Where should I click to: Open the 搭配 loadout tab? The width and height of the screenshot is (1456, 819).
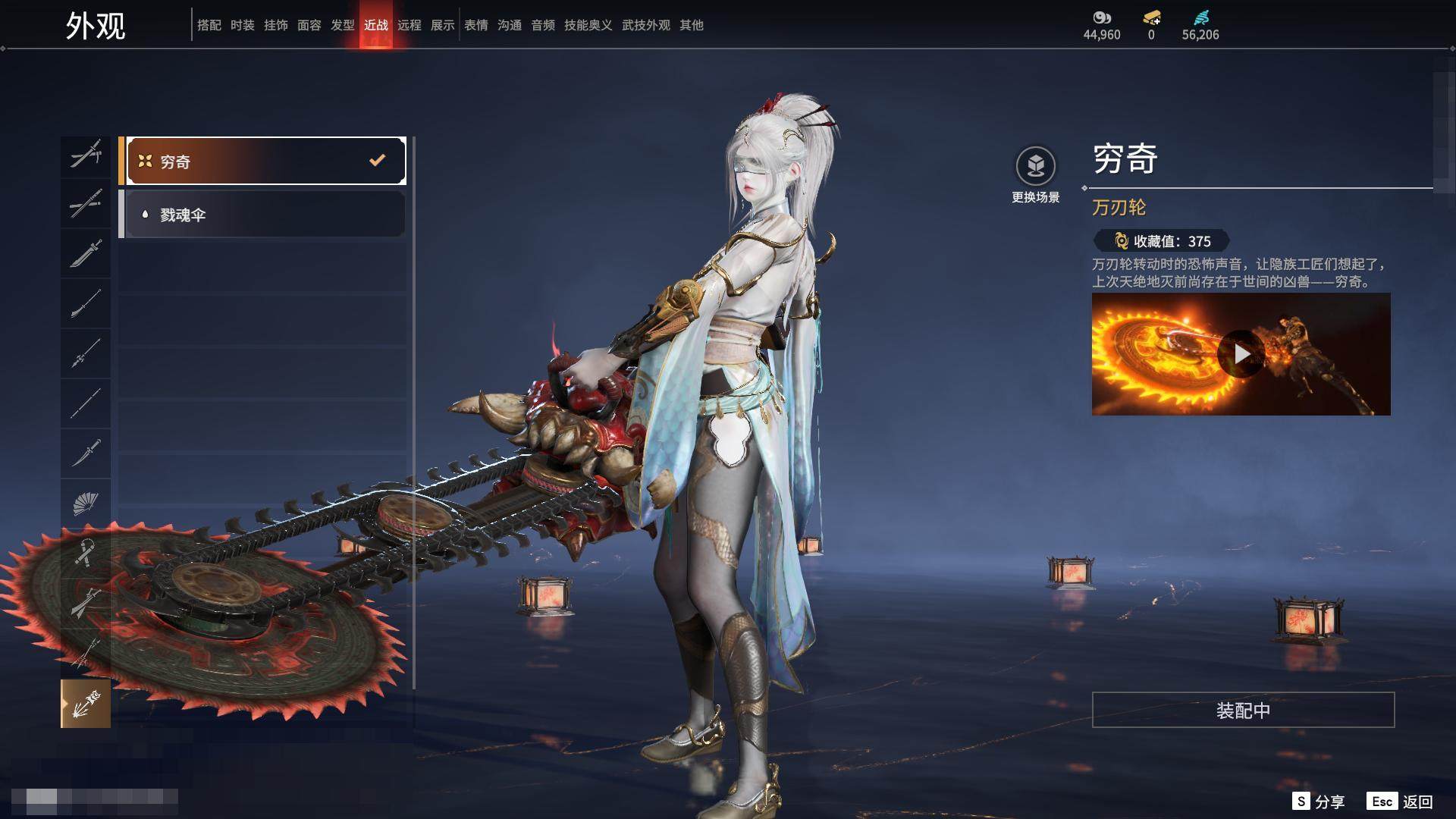[x=209, y=25]
